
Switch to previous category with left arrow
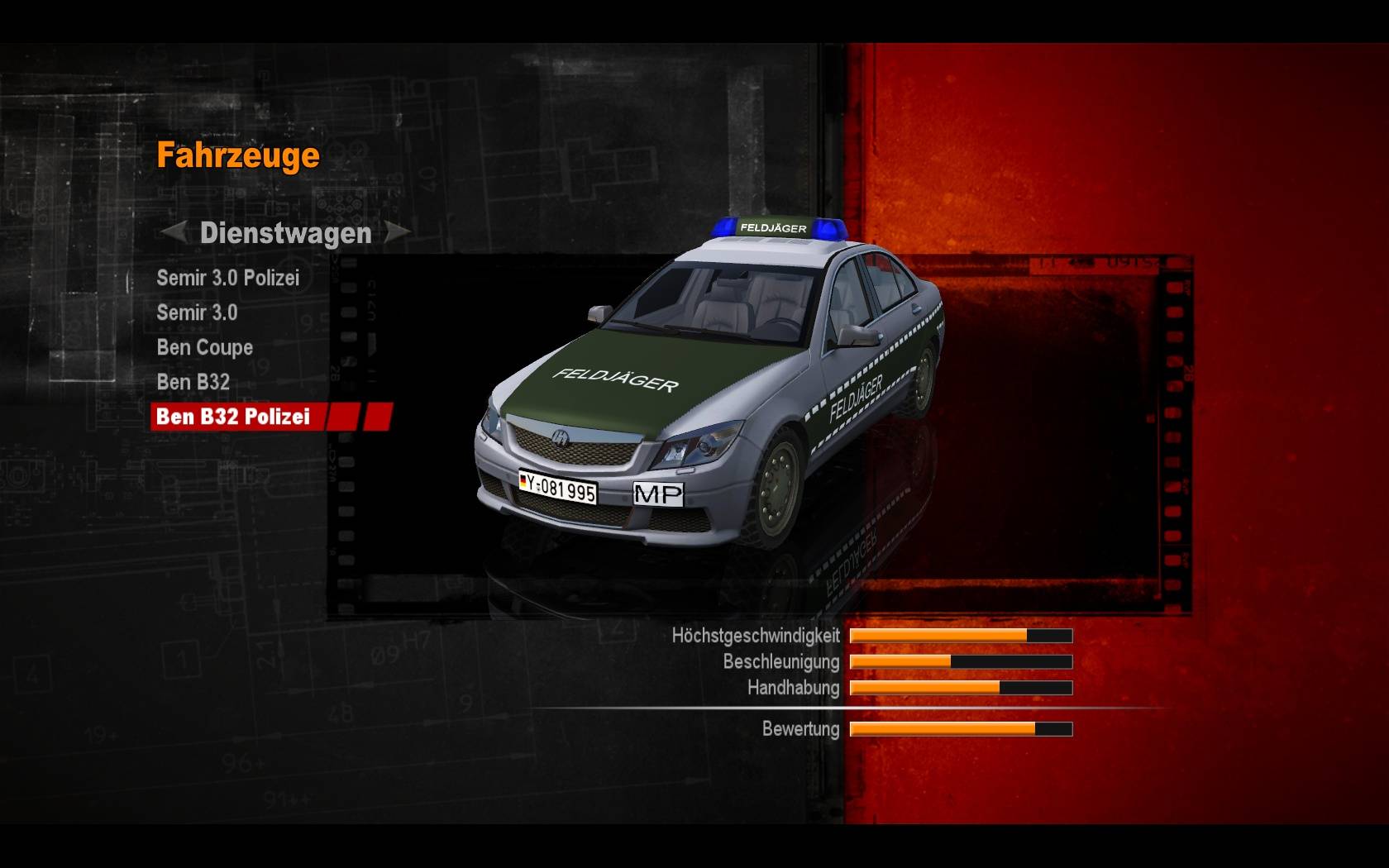click(x=173, y=232)
